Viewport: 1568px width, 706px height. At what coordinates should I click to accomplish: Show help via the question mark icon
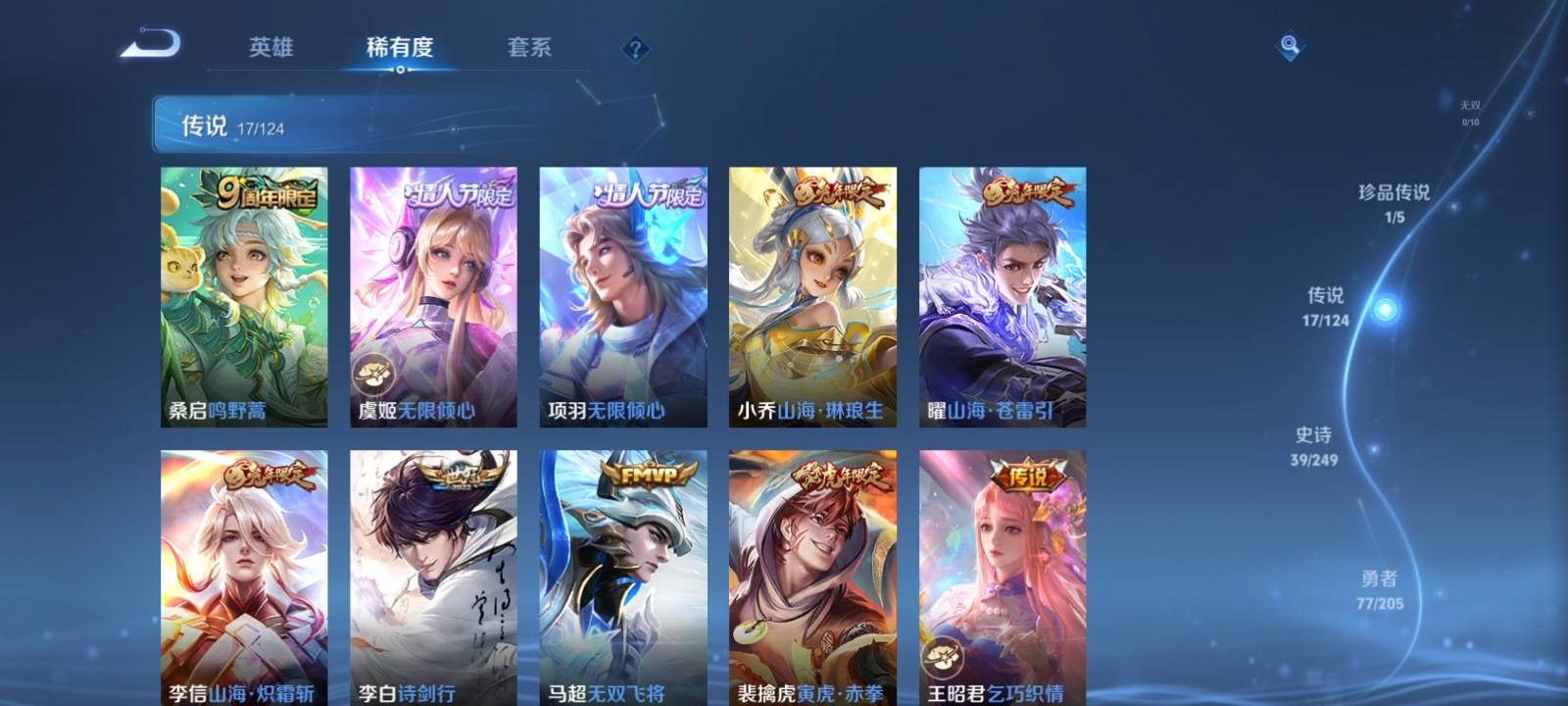click(635, 48)
